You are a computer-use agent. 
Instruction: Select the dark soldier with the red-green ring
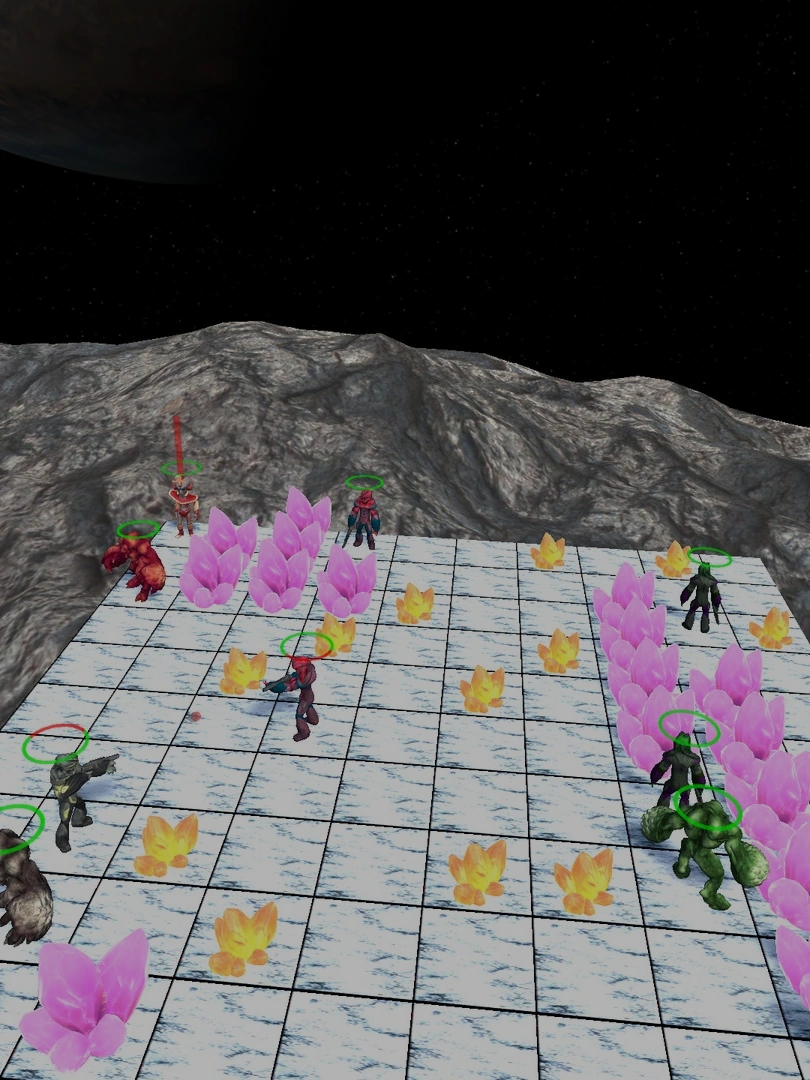pos(70,794)
